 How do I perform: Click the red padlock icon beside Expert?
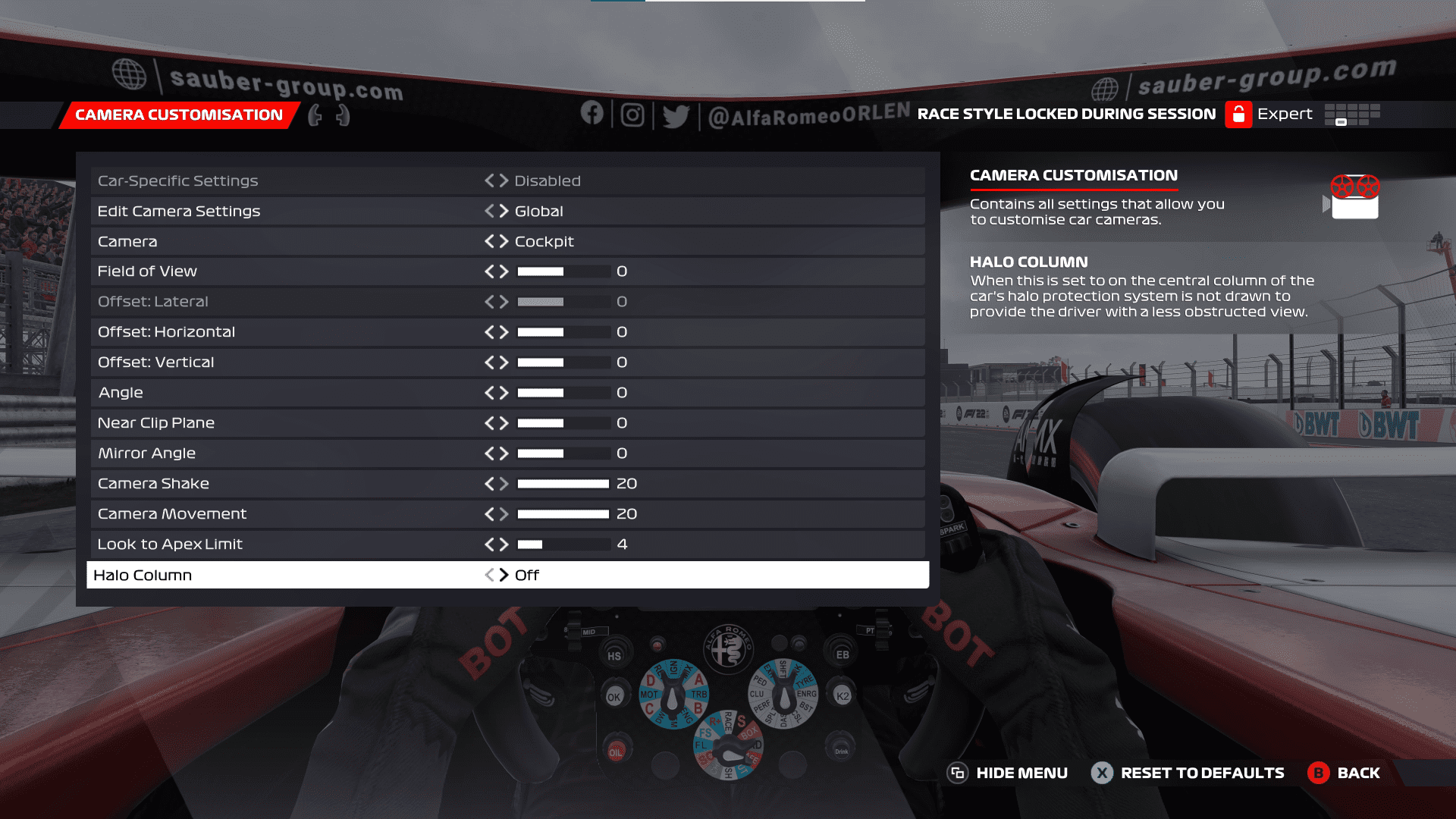tap(1238, 114)
